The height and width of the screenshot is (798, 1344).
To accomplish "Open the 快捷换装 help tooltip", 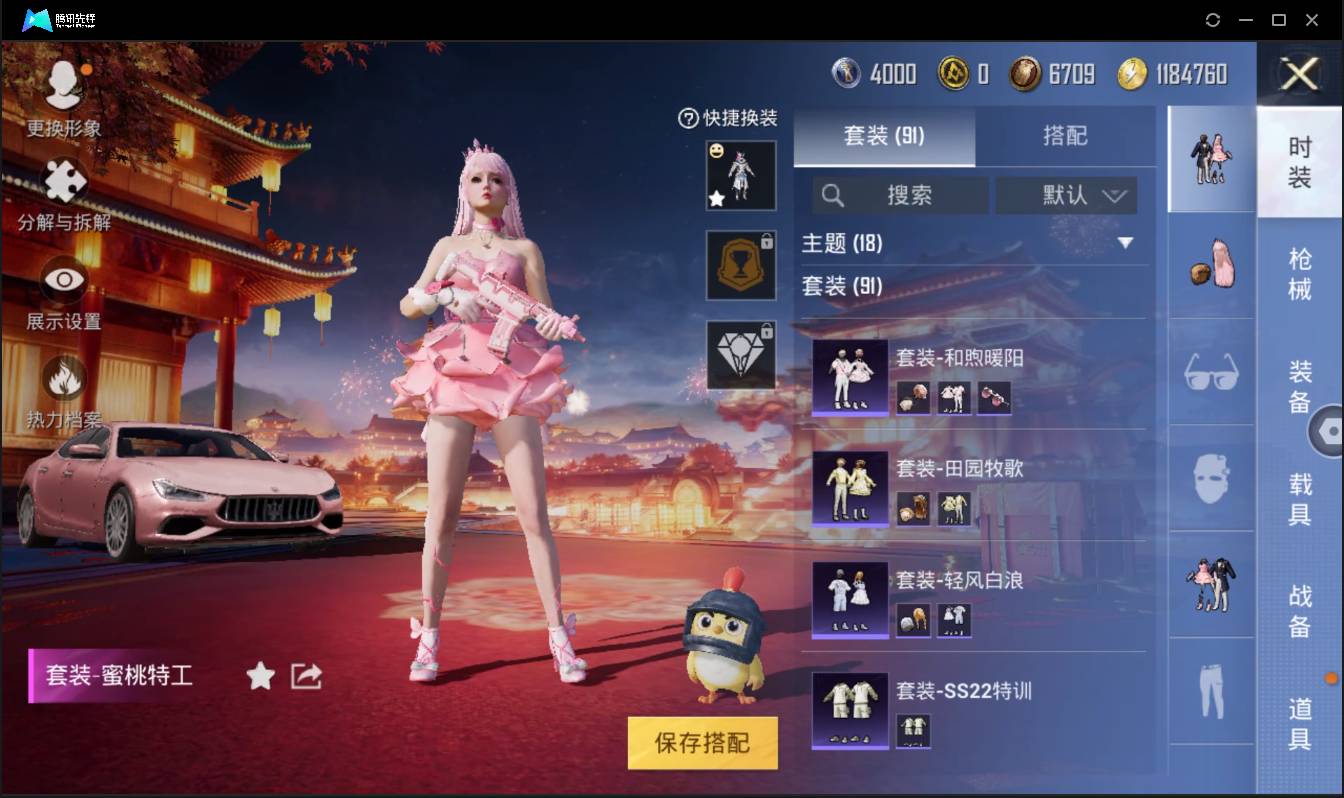I will (687, 120).
